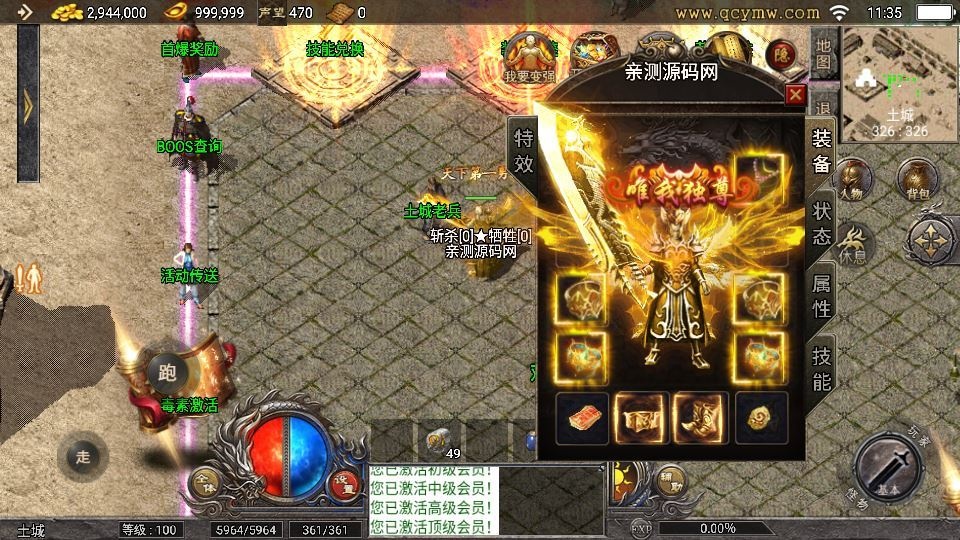960x540 pixels.
Task: Click the 我要变强 icon
Action: (x=528, y=56)
